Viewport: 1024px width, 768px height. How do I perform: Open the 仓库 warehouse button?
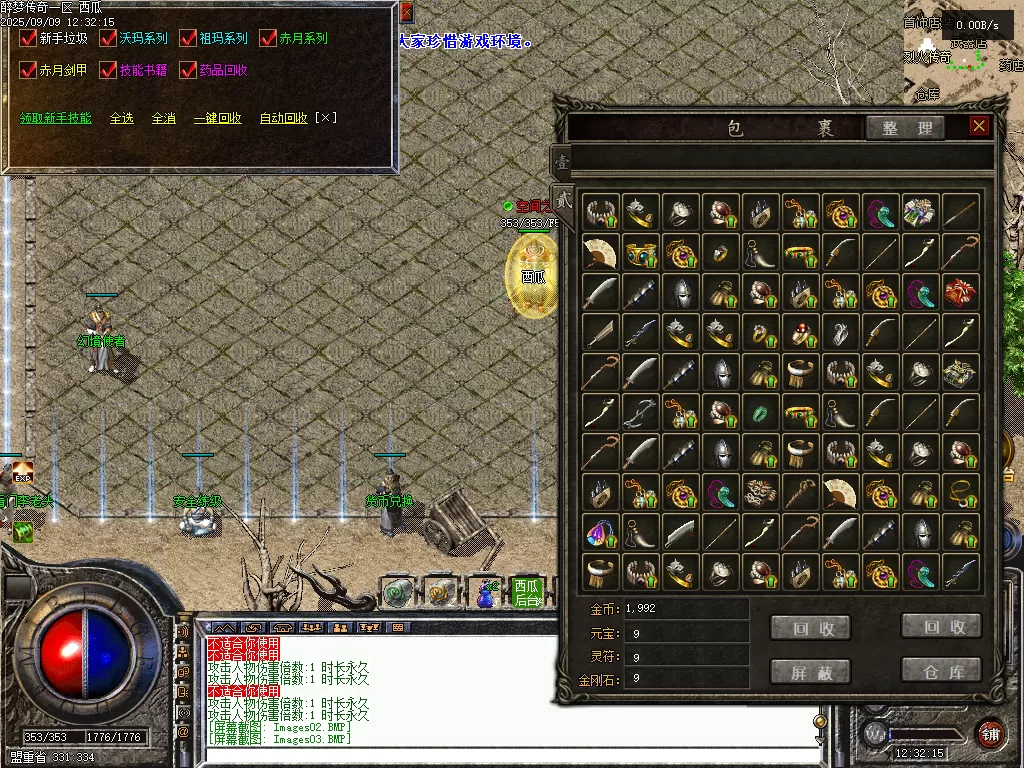click(941, 670)
